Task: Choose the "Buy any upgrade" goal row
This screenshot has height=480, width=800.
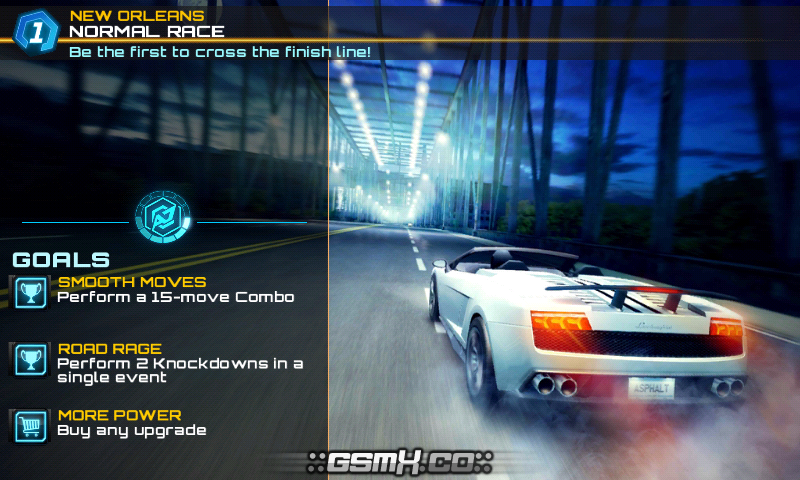Action: (x=131, y=430)
